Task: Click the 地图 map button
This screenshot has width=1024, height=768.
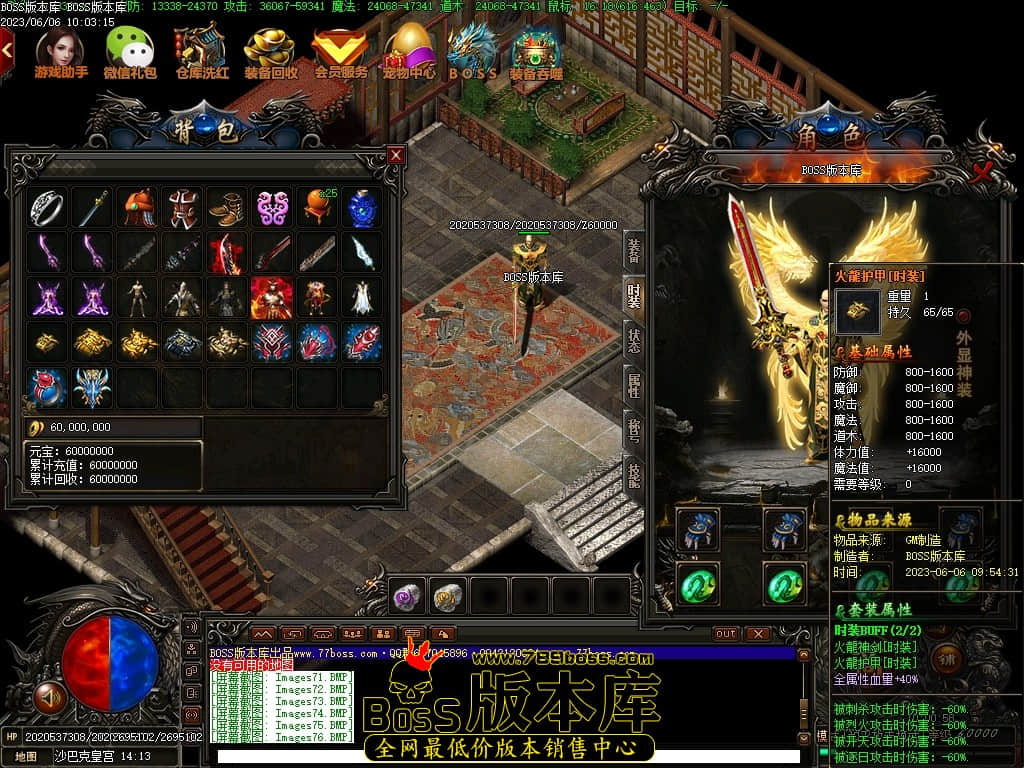Action: pos(26,757)
